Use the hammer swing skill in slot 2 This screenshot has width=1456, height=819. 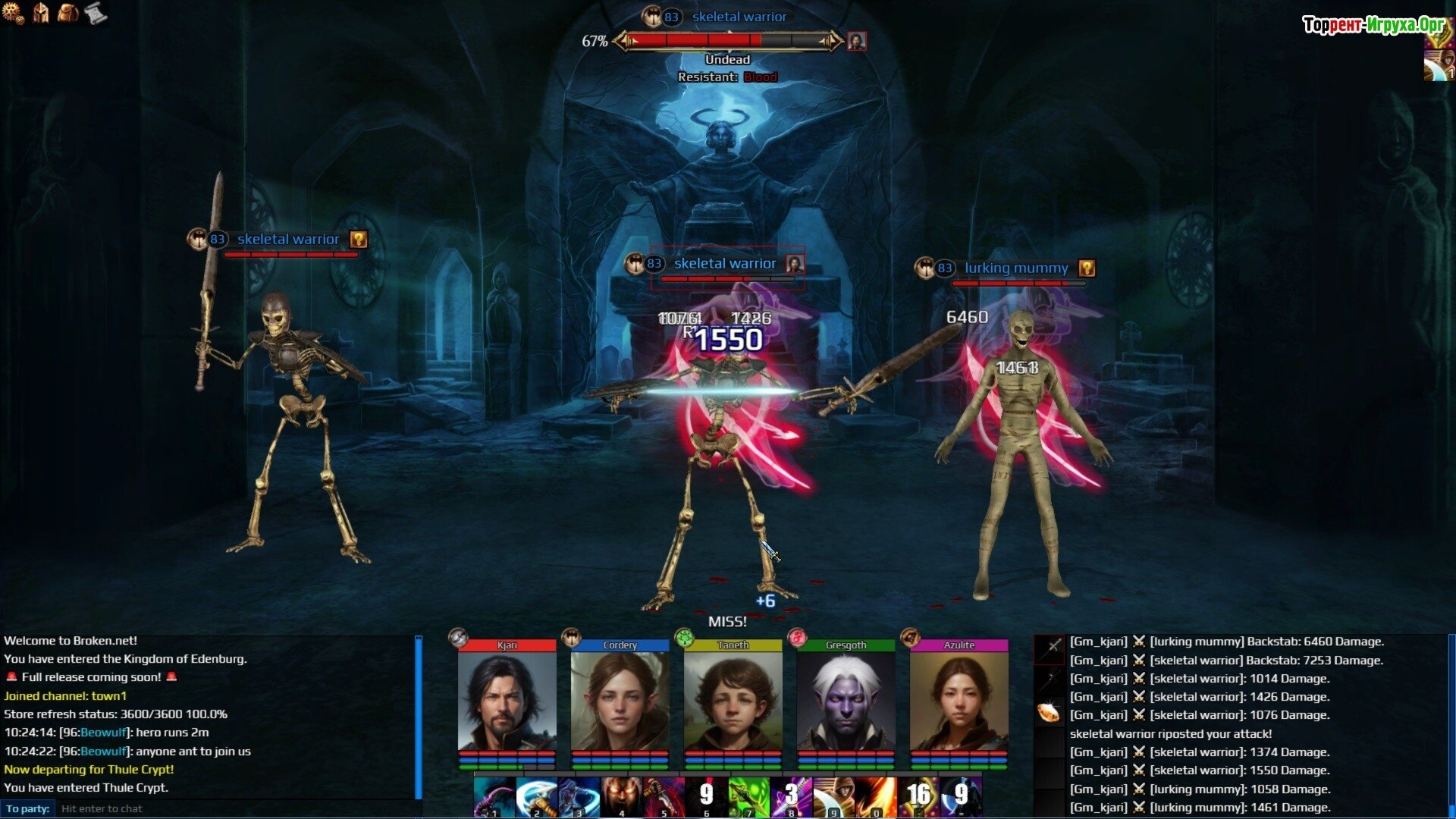click(x=536, y=798)
